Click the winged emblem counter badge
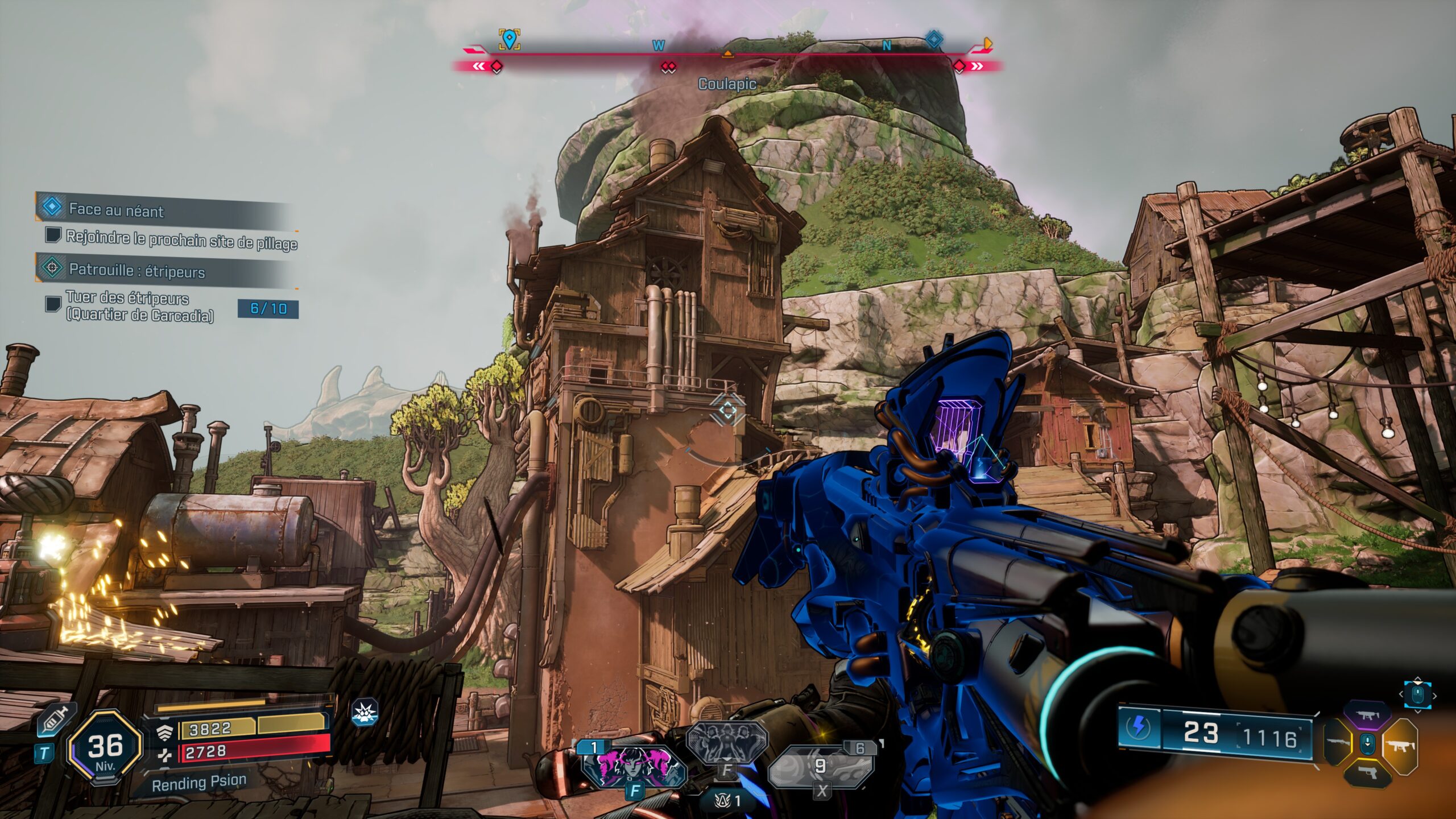 (x=729, y=801)
